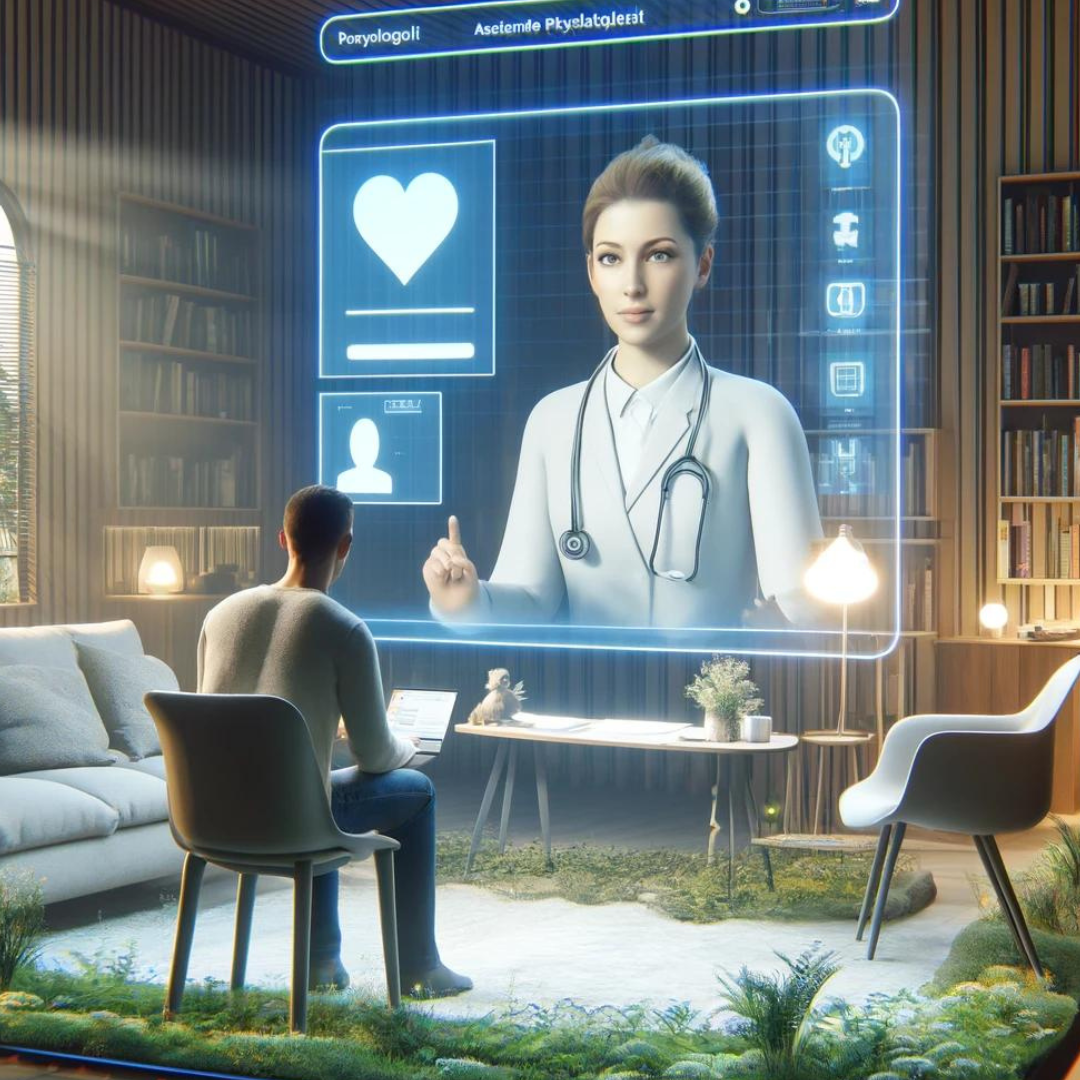Open the rounded-square figure icon
1080x1080 pixels.
(845, 299)
